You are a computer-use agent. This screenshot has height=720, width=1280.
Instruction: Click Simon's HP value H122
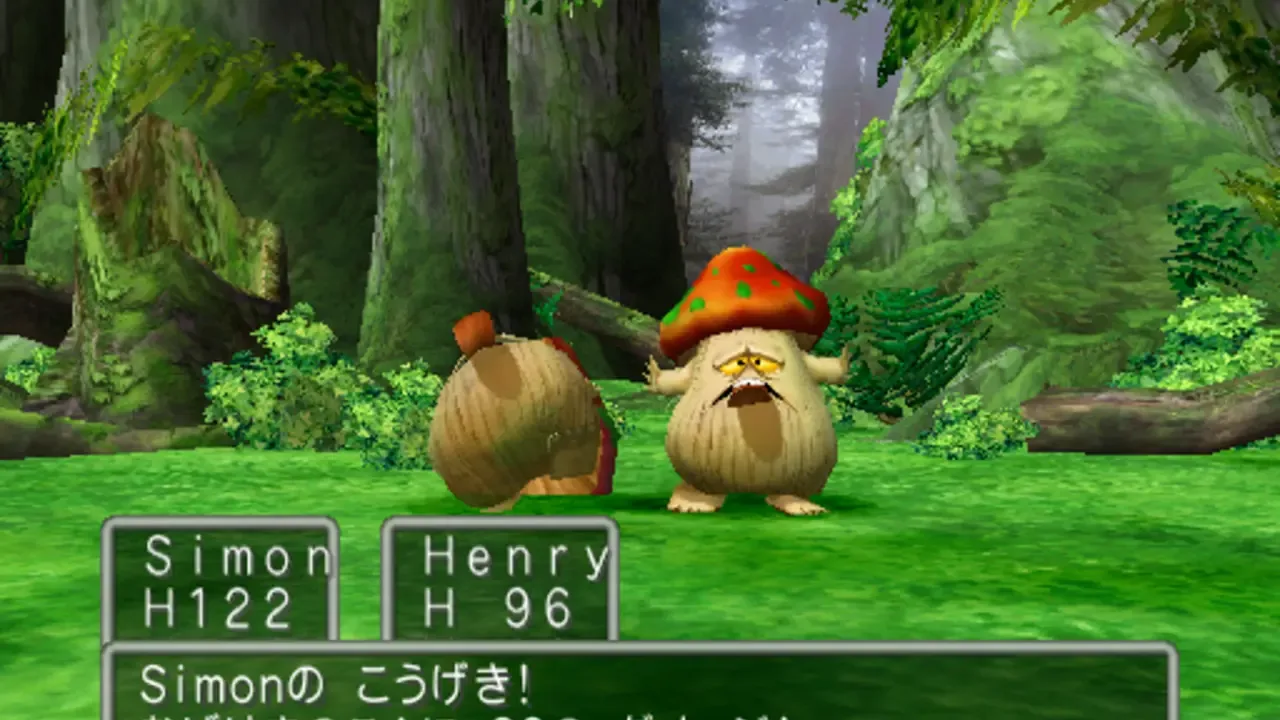(216, 605)
